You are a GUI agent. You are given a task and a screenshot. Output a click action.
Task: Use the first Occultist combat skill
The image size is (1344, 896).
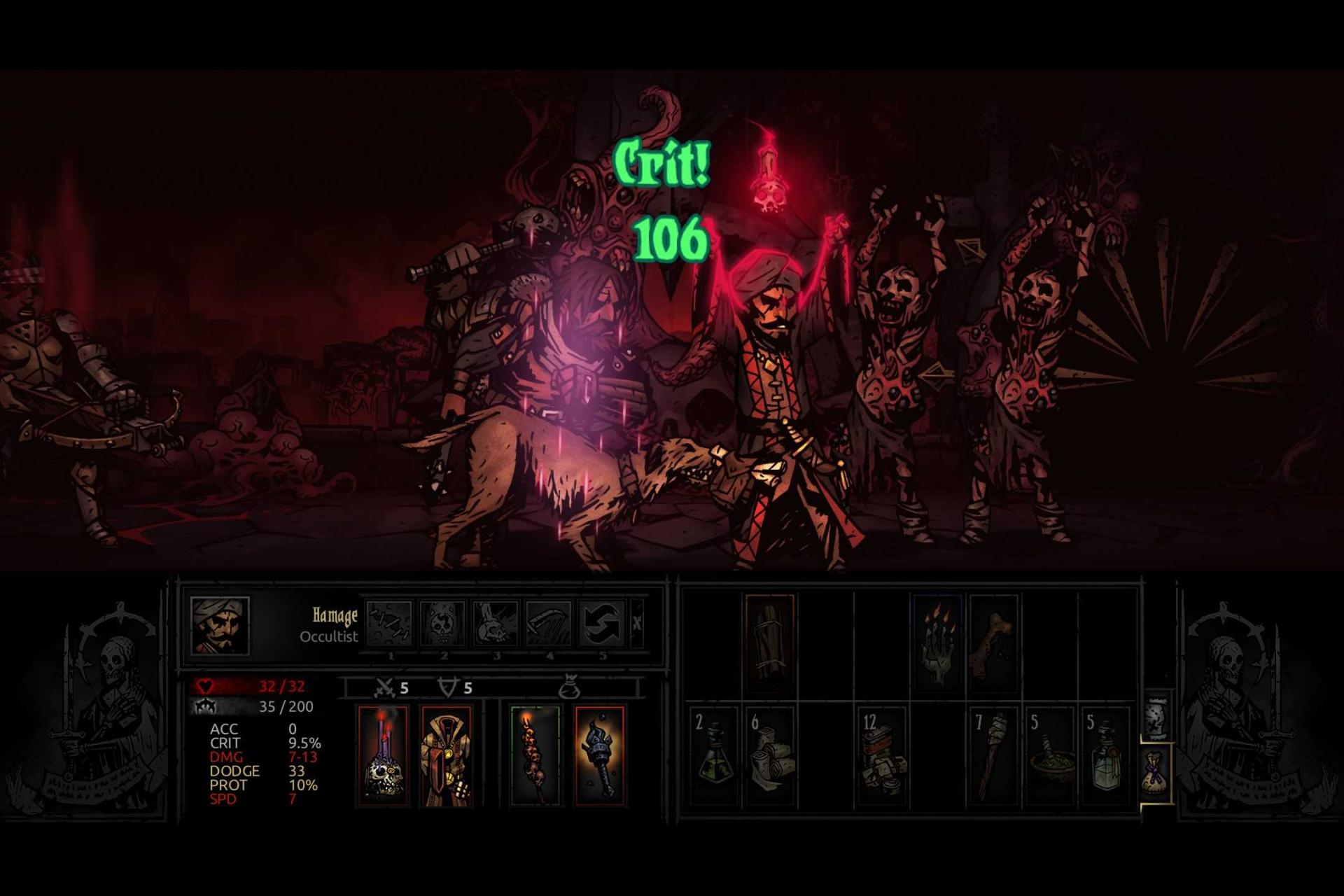pos(390,623)
